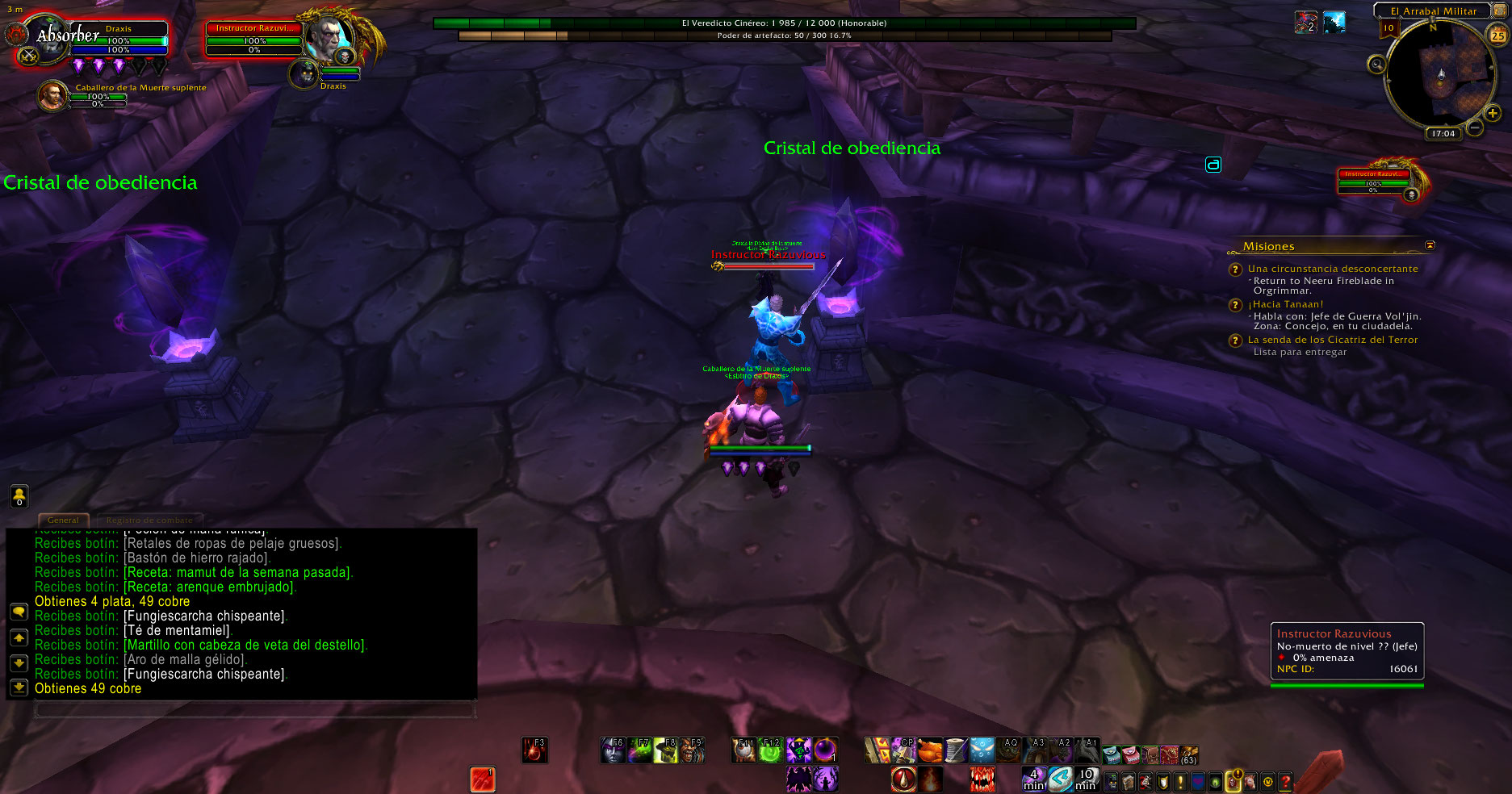Switch to the General chat tab
Screen dimensions: 1512x794
[x=63, y=520]
